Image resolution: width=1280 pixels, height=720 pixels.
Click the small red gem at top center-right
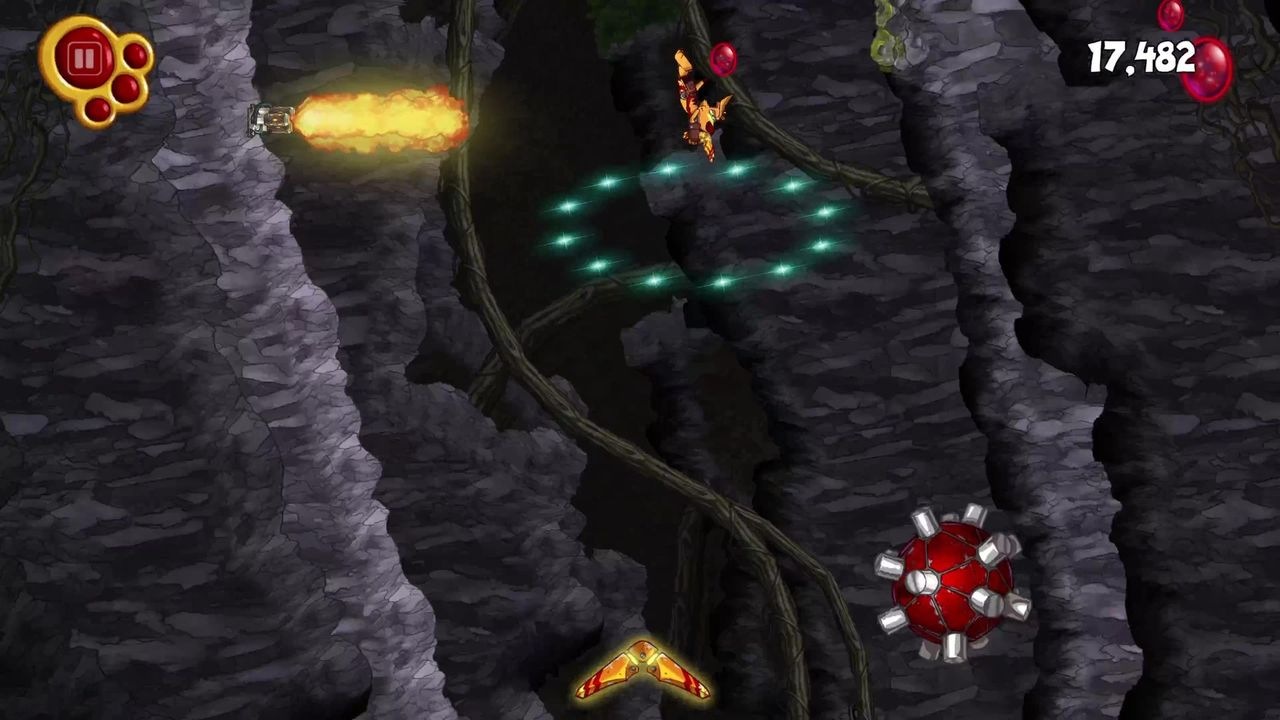tap(1173, 14)
